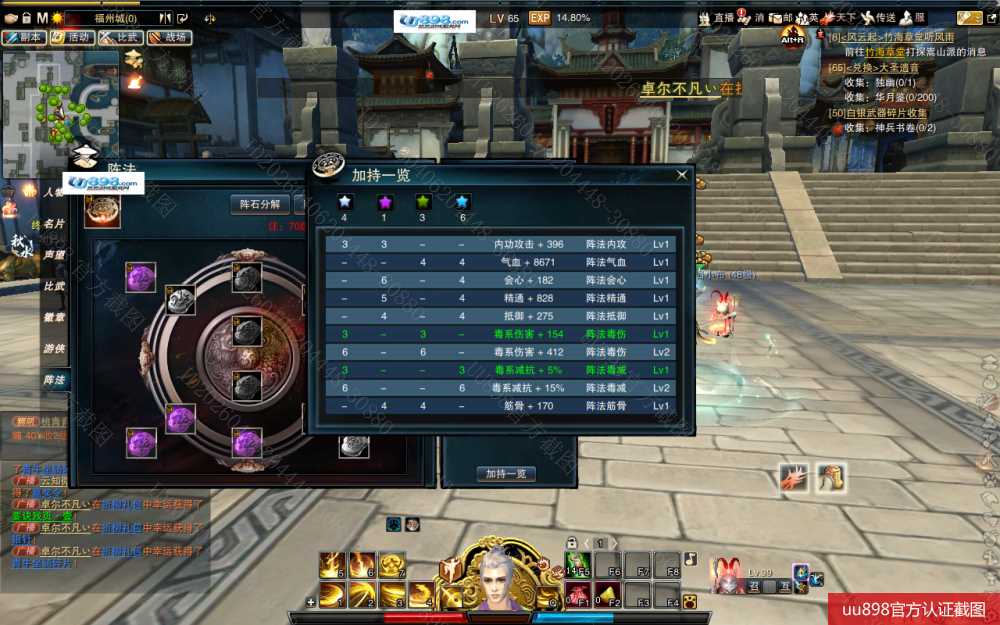
Task: Open the 阵石分解 stone decomposition
Action: 260,204
